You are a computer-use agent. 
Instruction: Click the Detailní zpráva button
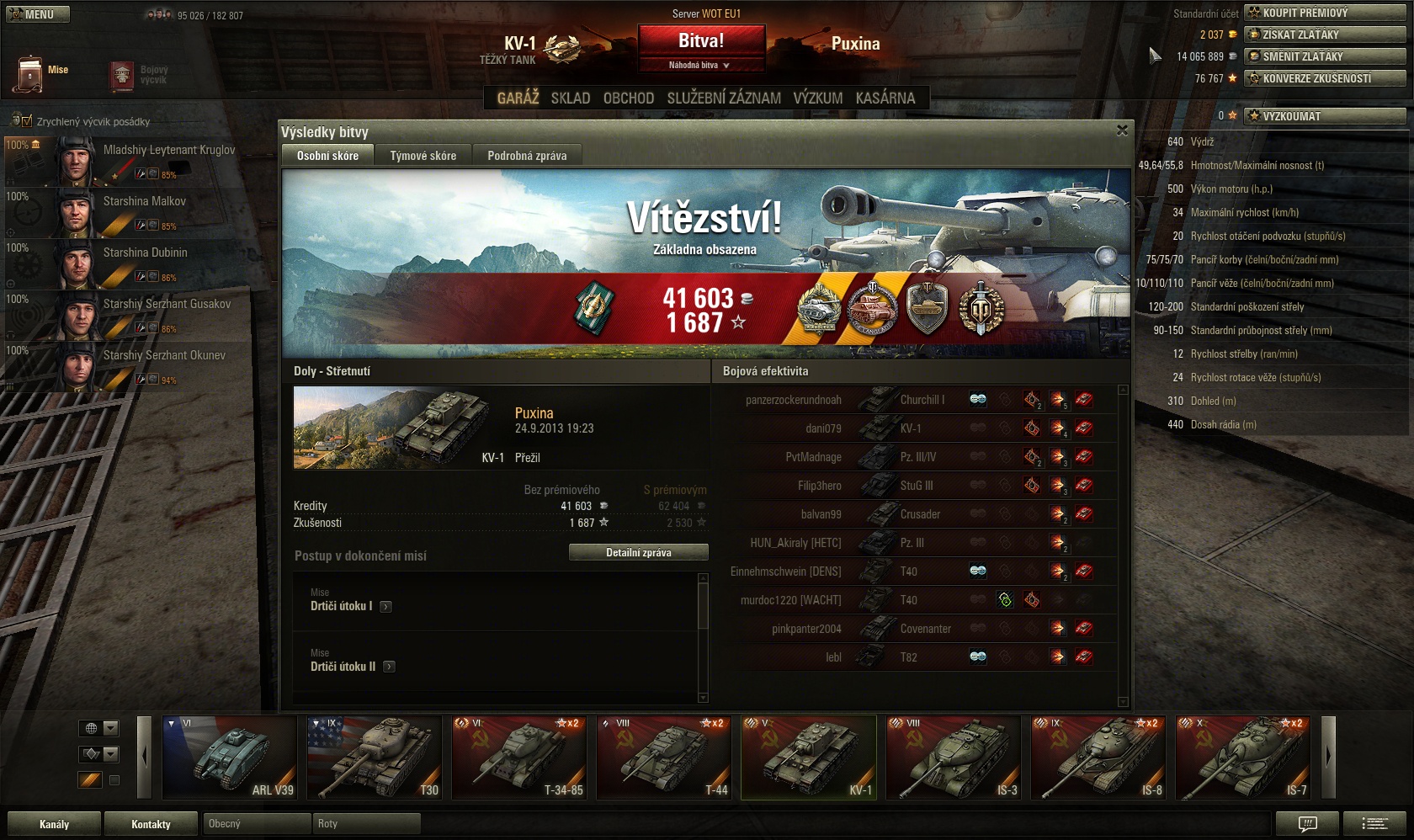[638, 553]
